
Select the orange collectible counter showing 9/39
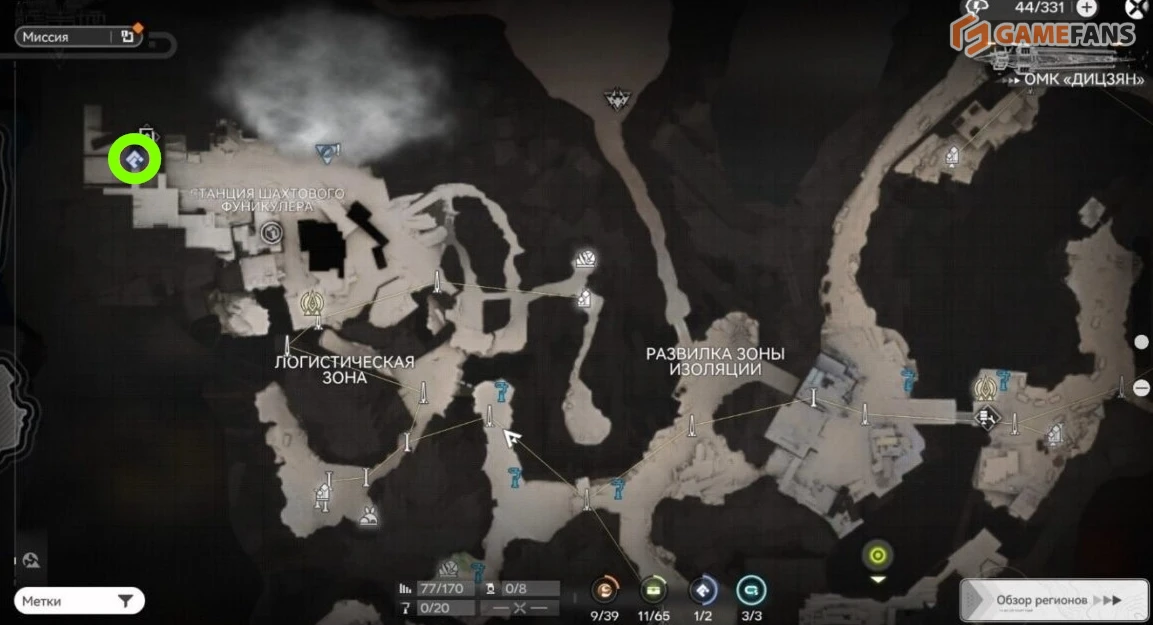click(x=604, y=589)
